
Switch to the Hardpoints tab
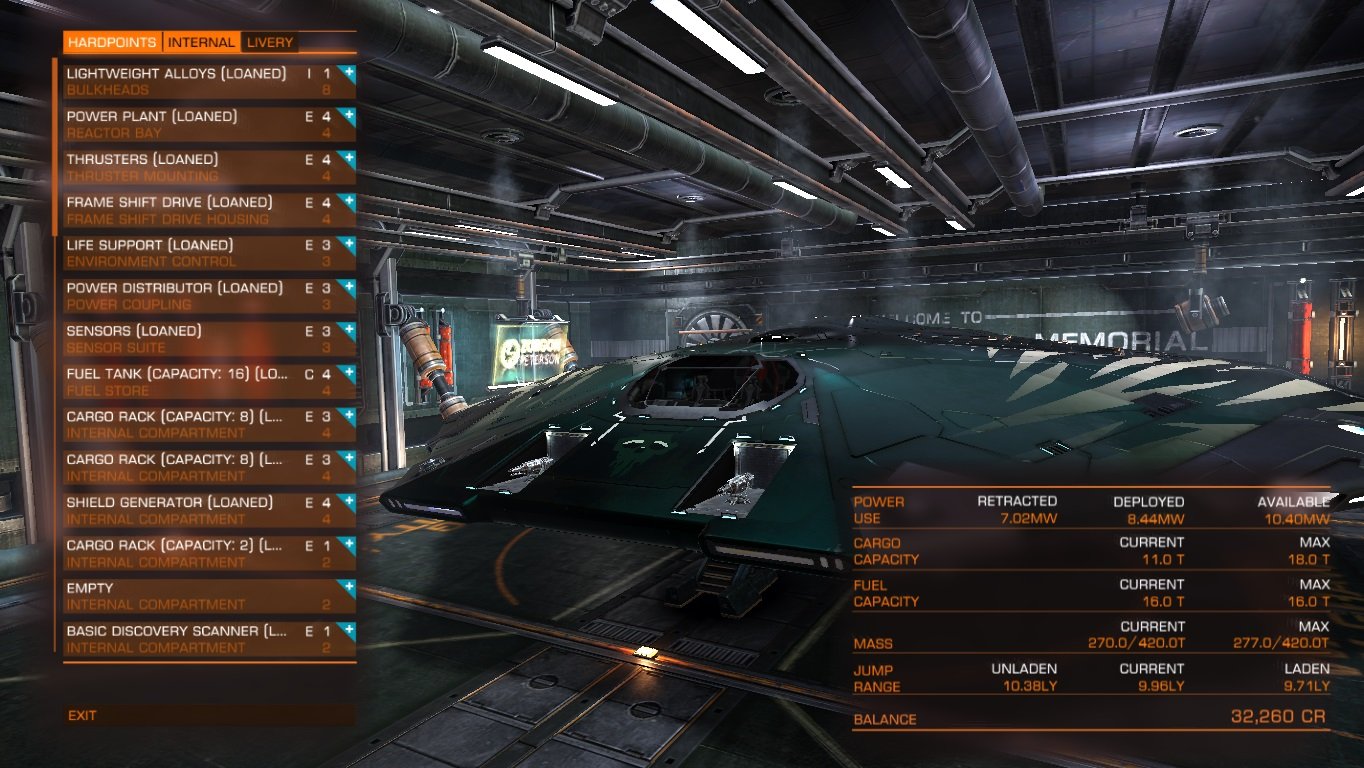(x=112, y=42)
